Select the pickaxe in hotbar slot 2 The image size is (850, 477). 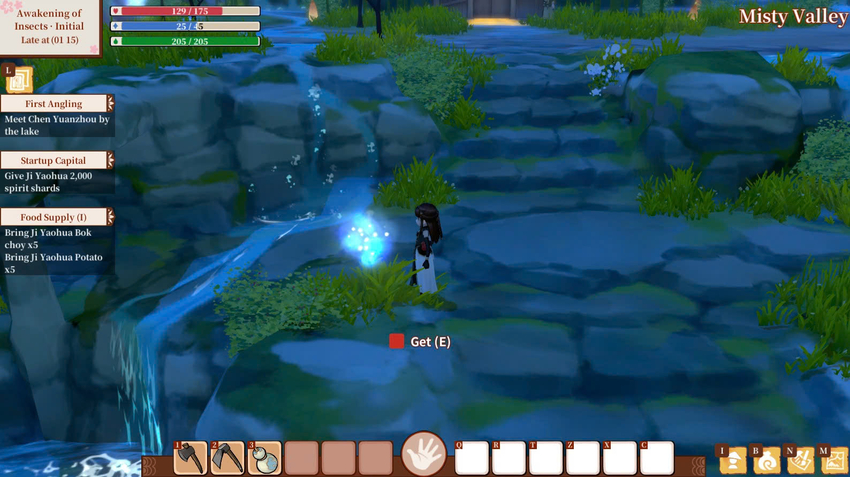[228, 458]
